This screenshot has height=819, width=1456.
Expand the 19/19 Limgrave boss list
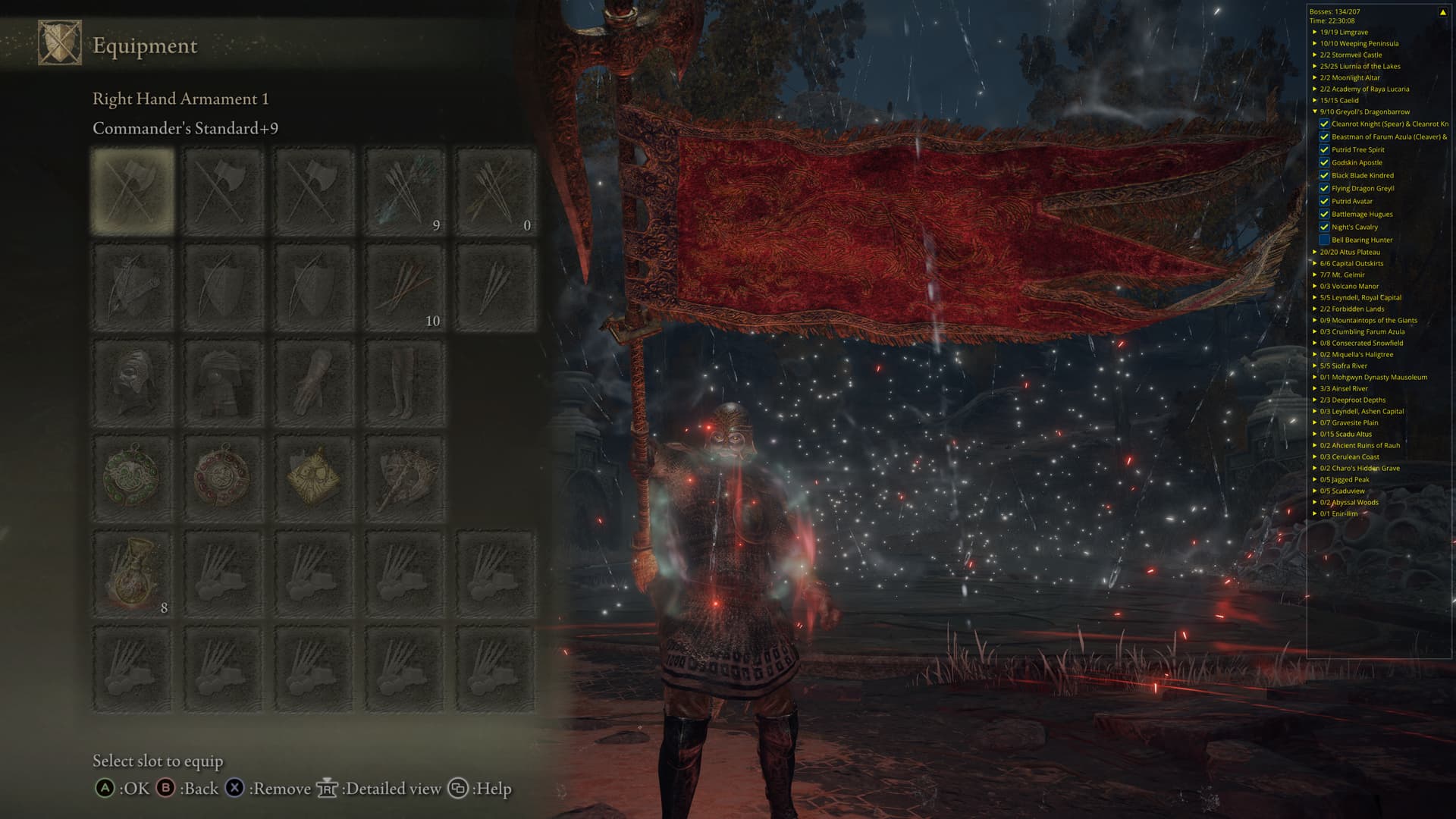(1315, 32)
